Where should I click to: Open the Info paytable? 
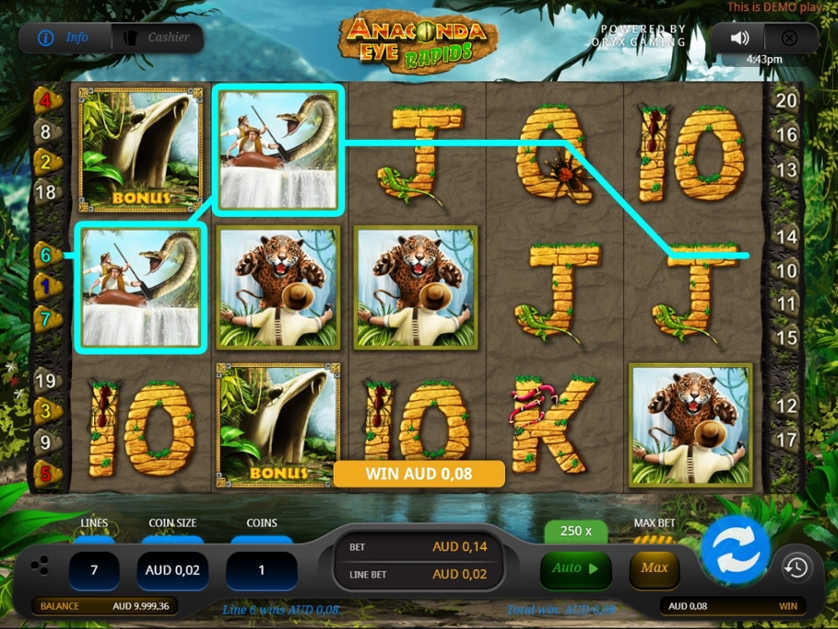[63, 38]
